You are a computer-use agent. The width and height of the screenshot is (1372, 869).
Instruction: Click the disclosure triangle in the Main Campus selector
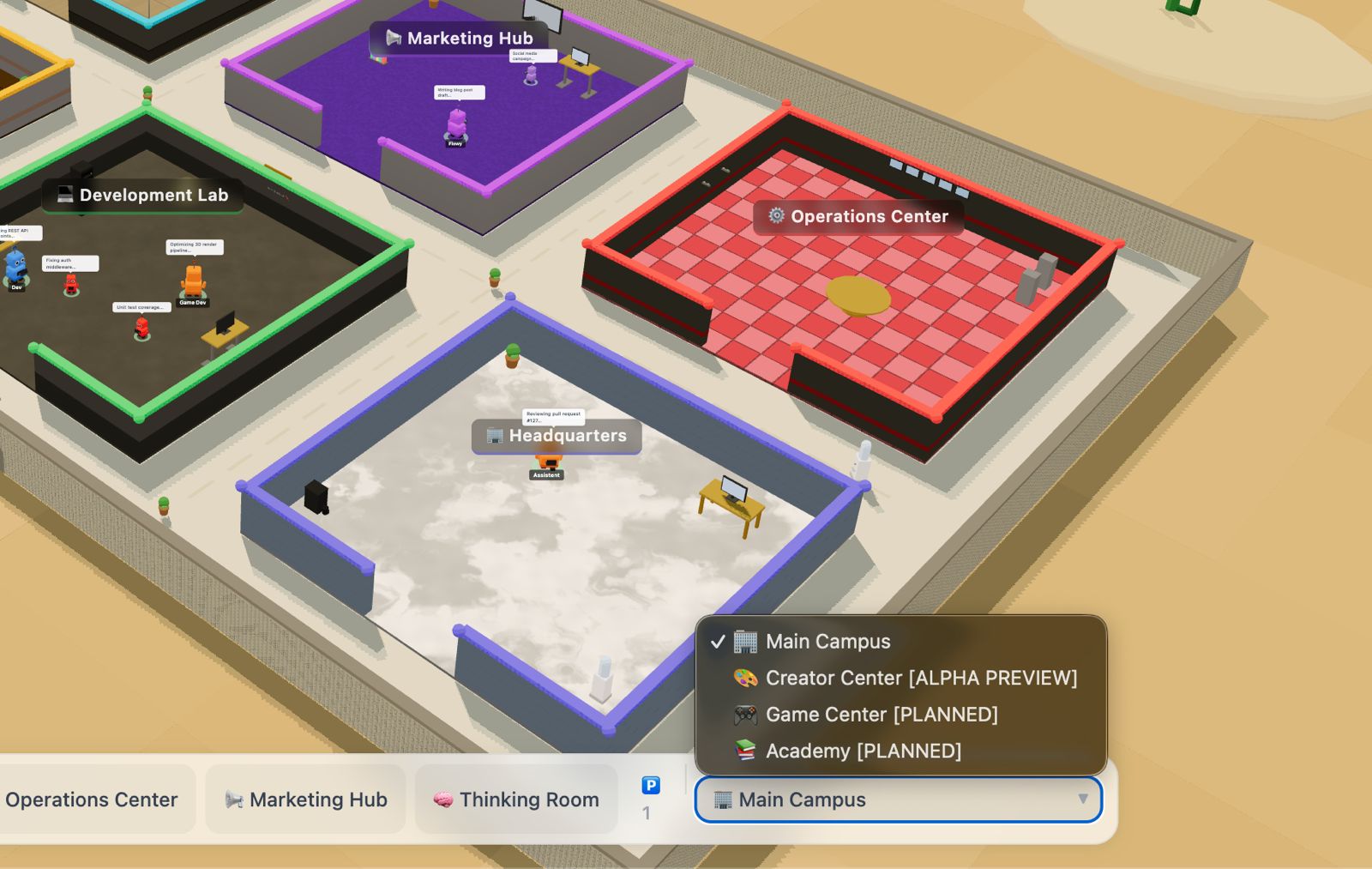pos(1082,800)
